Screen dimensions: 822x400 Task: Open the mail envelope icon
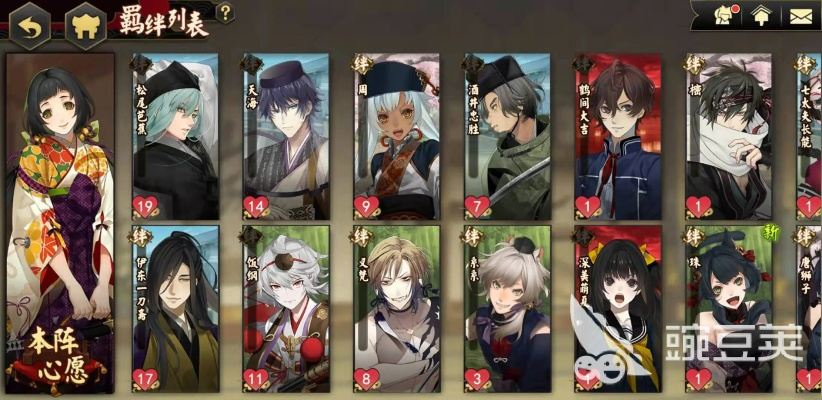(x=801, y=15)
